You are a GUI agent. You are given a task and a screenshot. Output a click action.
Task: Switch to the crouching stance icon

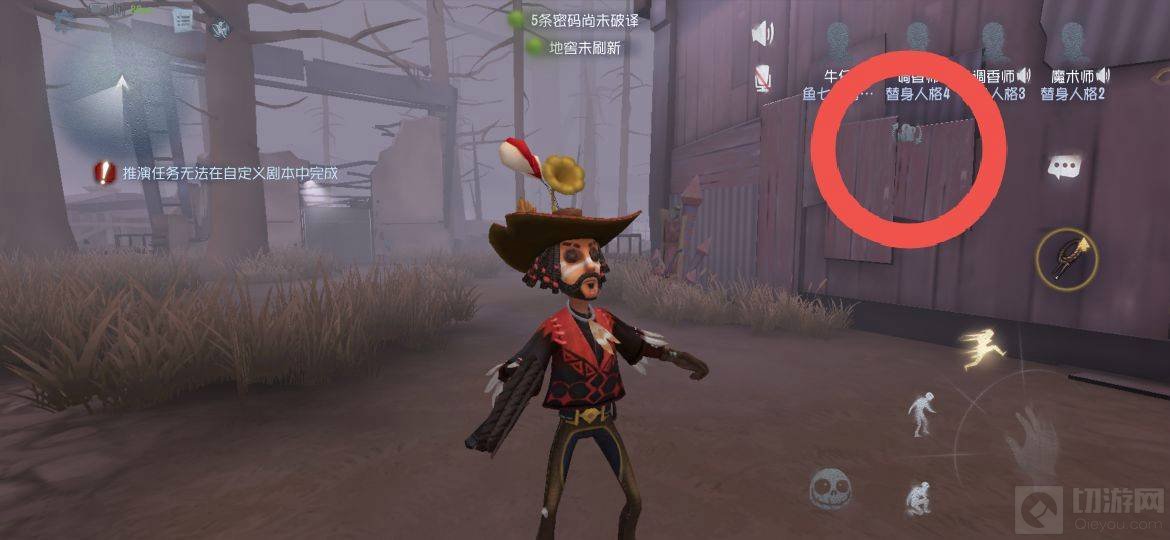(x=918, y=497)
